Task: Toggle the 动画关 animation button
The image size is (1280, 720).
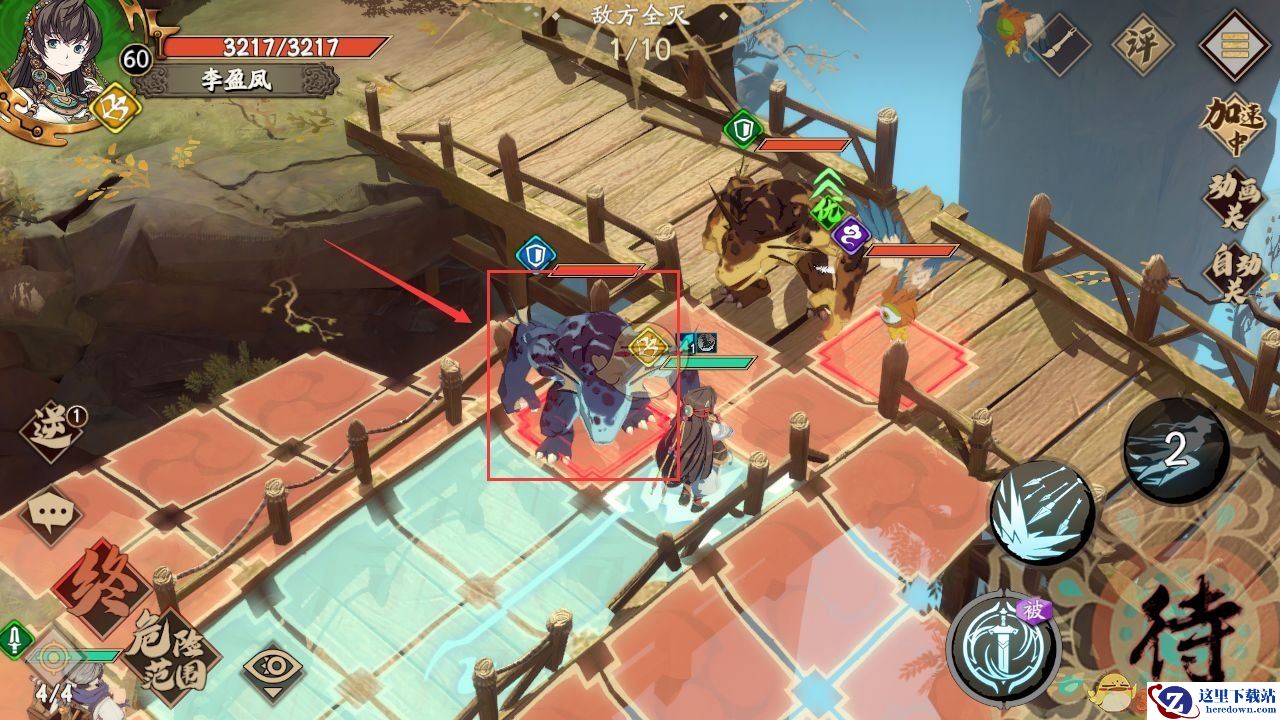Action: coord(1233,197)
